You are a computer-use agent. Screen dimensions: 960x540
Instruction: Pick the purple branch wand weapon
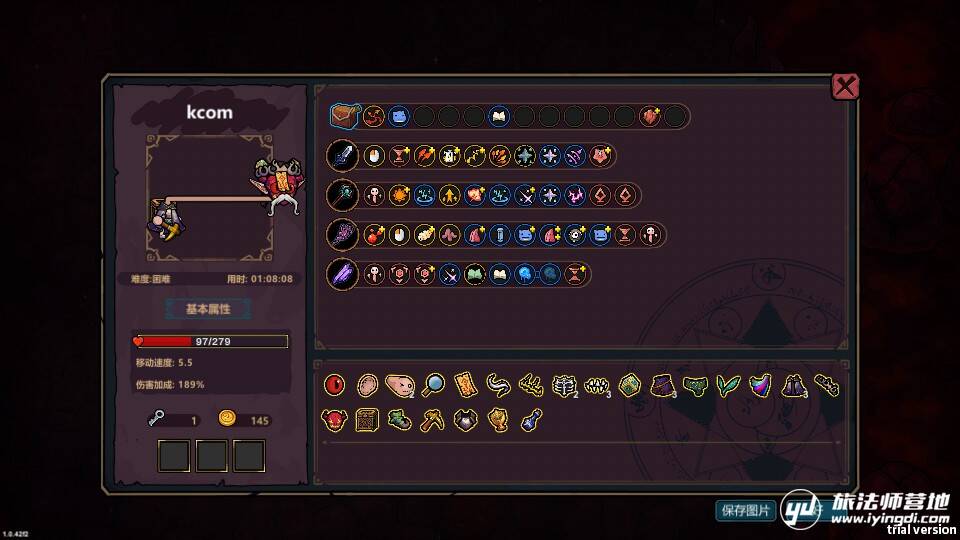coord(342,235)
